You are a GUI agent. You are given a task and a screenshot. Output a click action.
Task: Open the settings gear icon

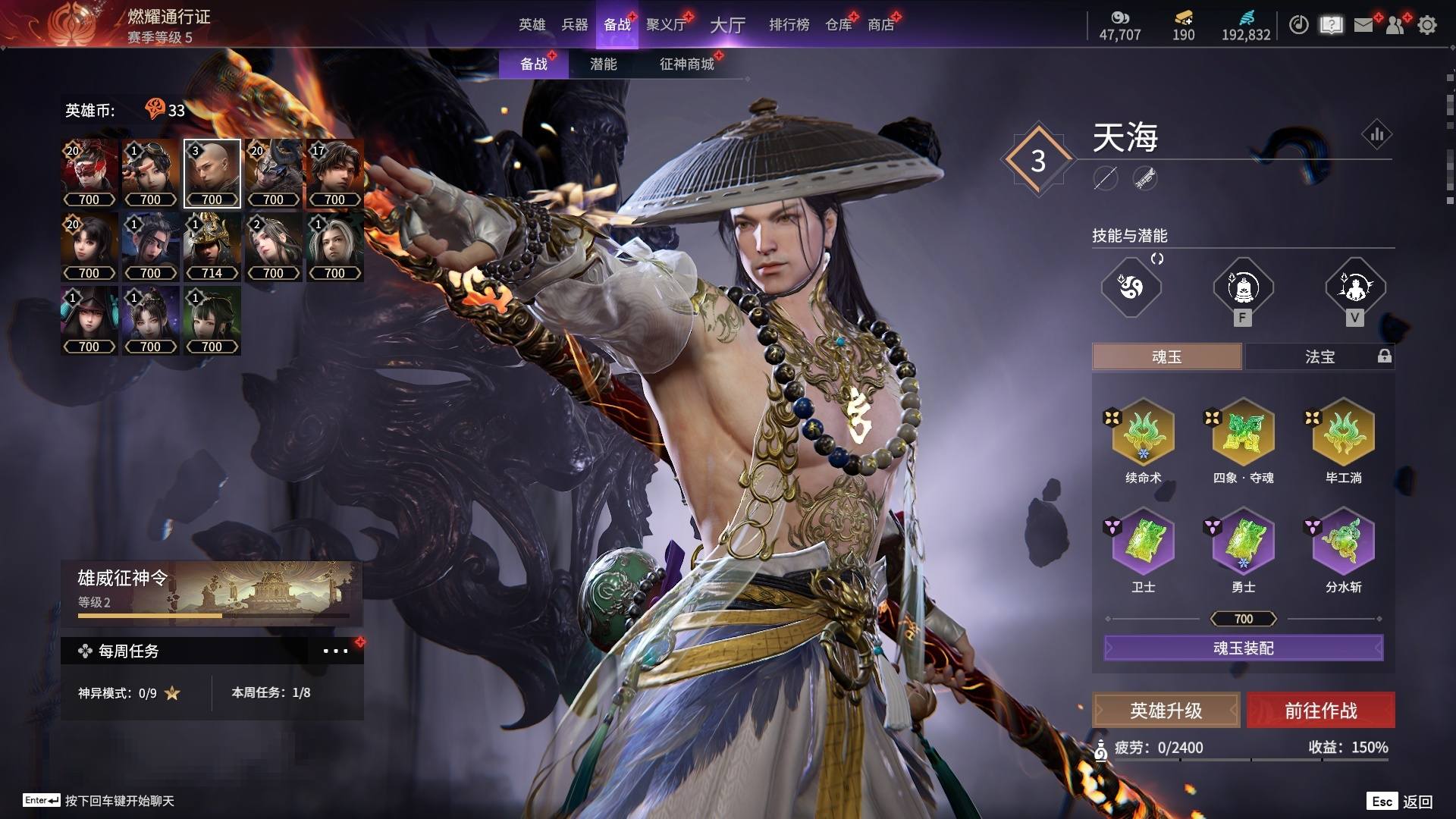coord(1427,25)
